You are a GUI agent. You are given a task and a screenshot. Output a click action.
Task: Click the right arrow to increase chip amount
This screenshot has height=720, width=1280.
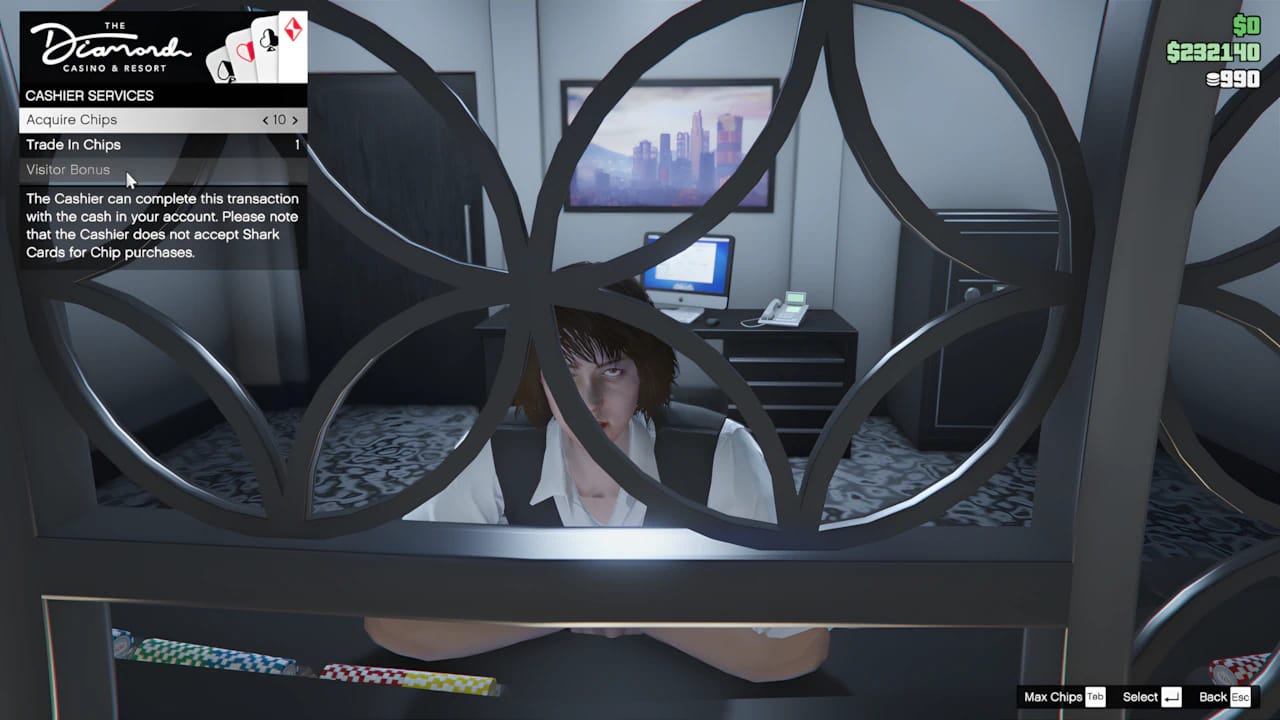[x=297, y=119]
